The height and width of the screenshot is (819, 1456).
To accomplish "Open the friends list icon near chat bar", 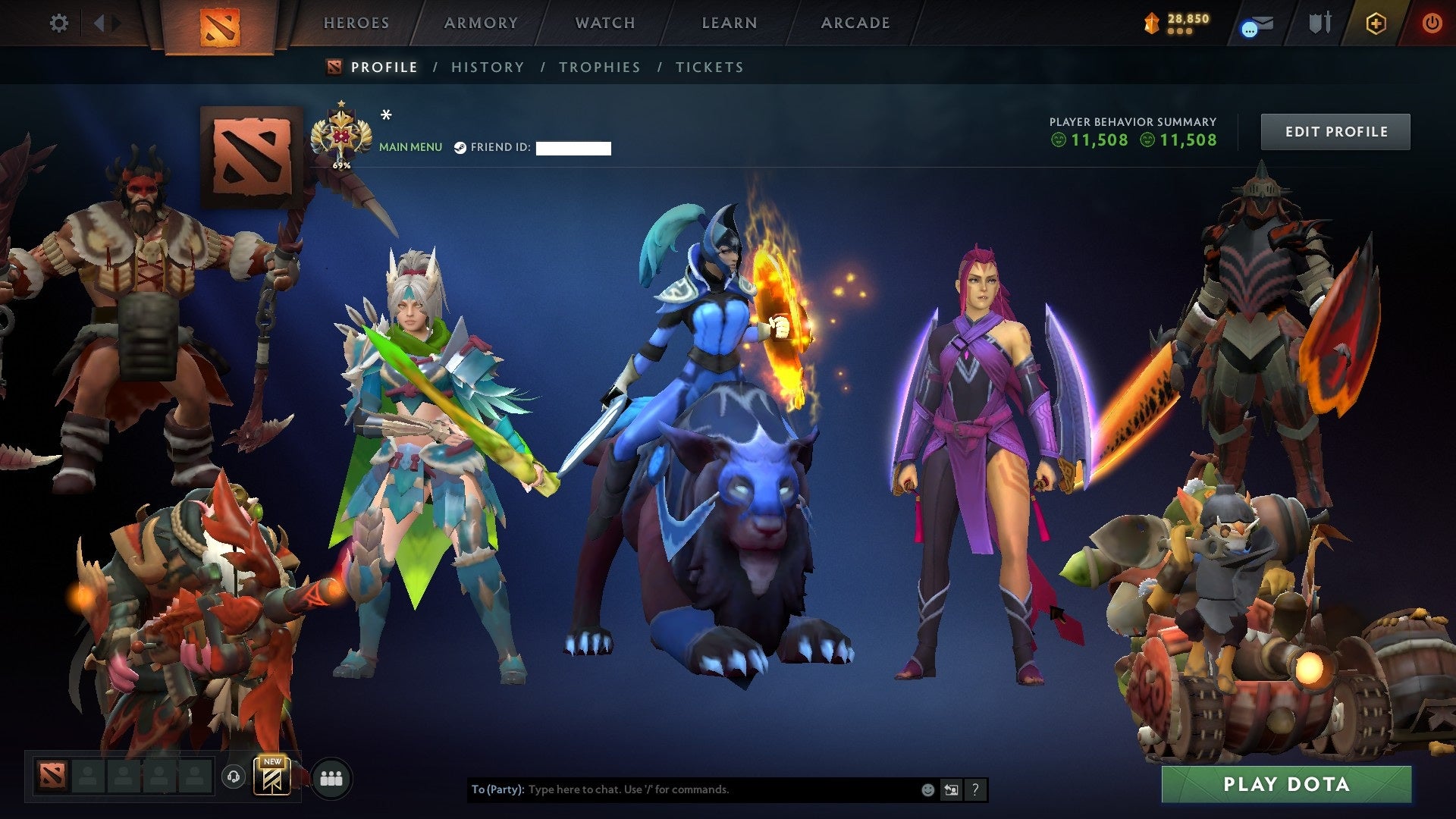I will coord(331,778).
